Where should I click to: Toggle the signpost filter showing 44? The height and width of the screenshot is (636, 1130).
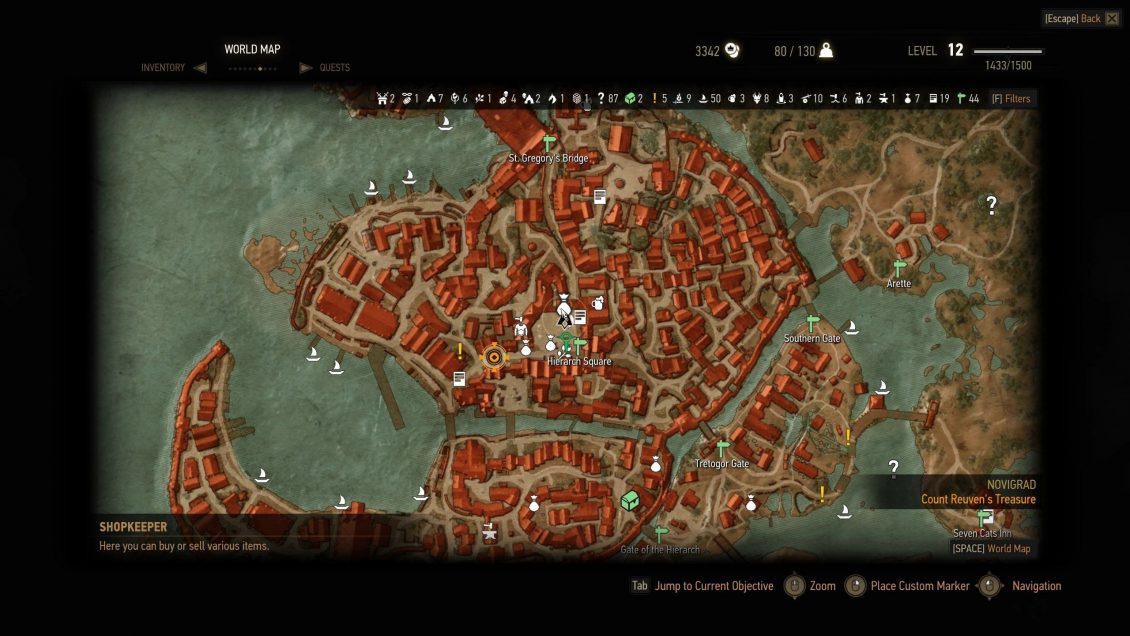[x=962, y=98]
